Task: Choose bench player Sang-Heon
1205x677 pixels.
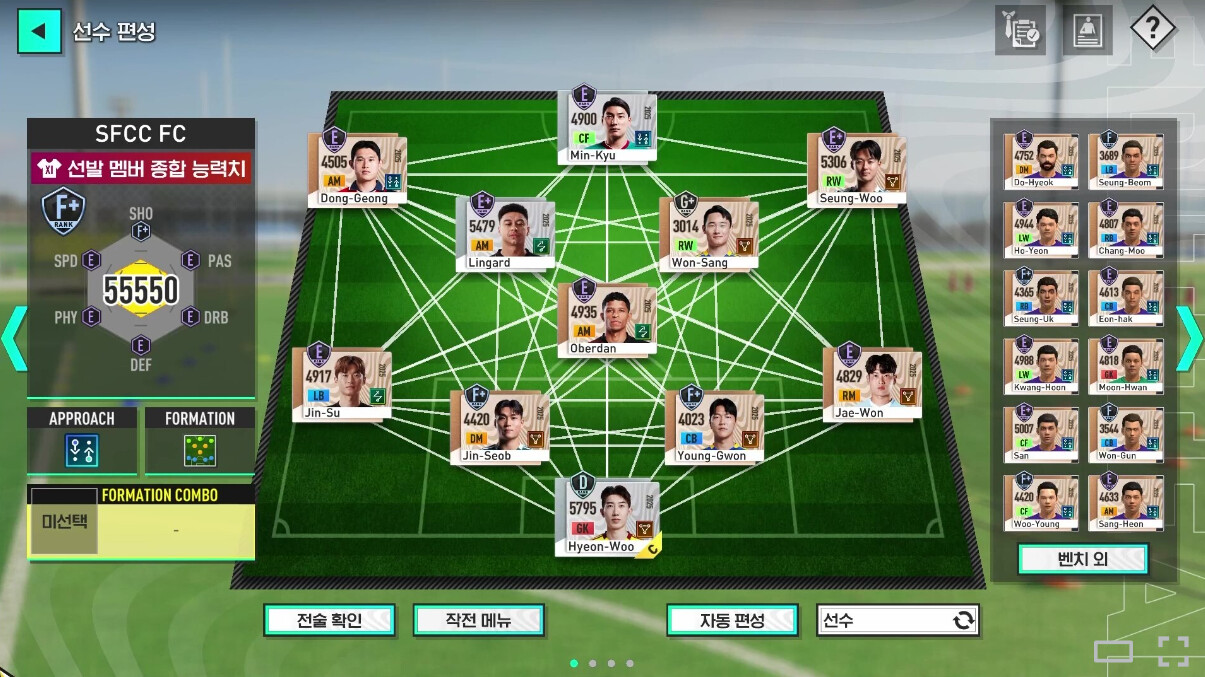Action: (x=1125, y=501)
